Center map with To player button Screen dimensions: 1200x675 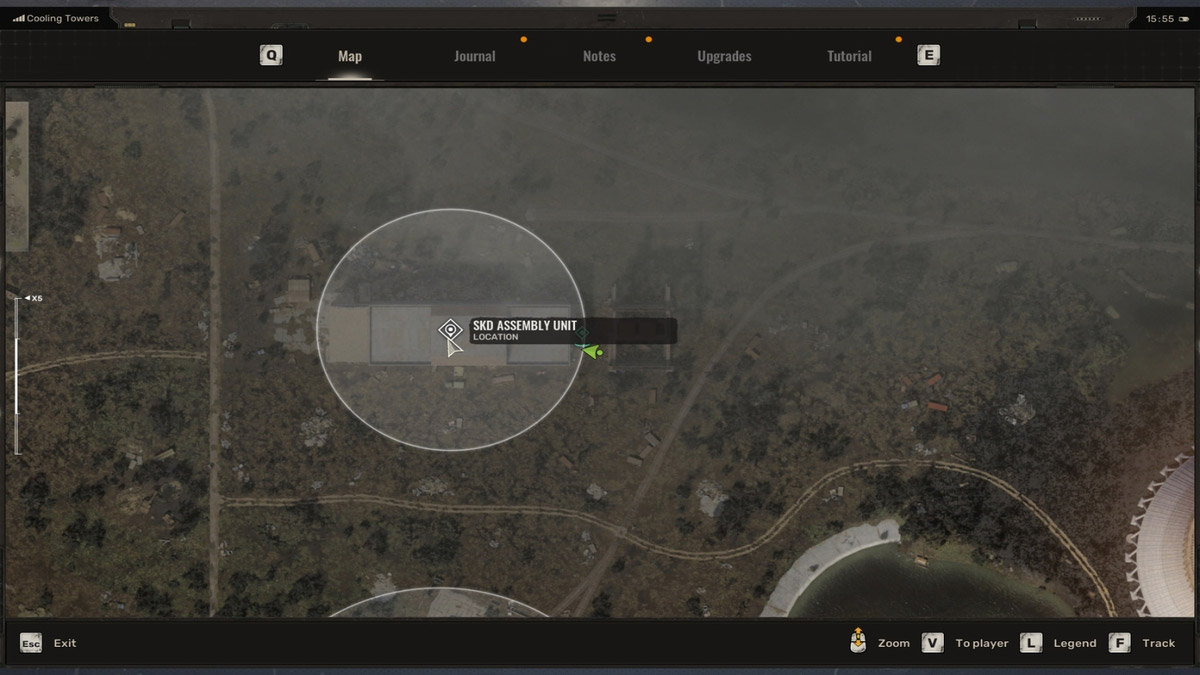click(x=933, y=643)
